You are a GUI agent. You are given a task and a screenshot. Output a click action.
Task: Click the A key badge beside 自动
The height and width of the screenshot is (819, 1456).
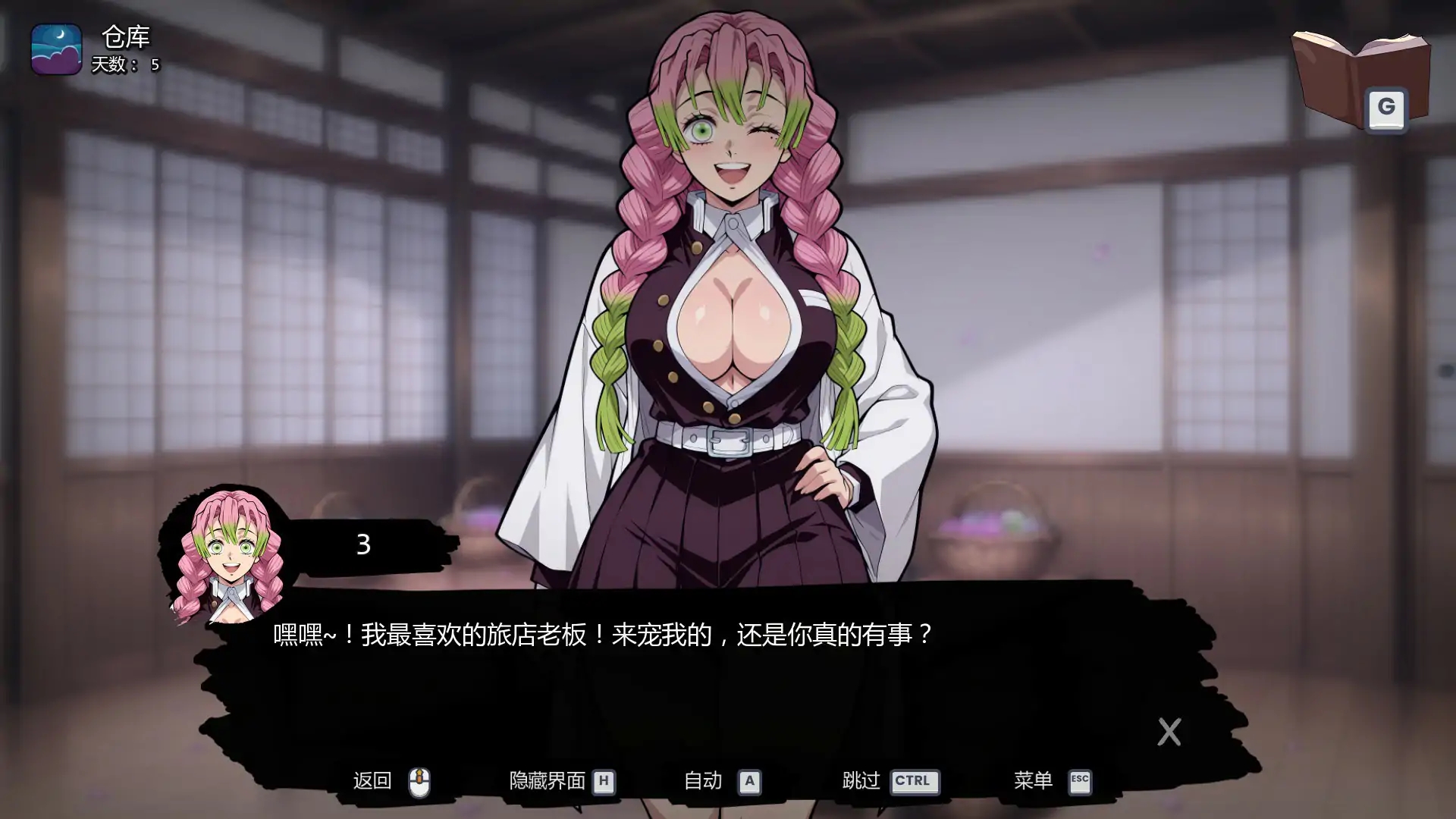click(751, 782)
